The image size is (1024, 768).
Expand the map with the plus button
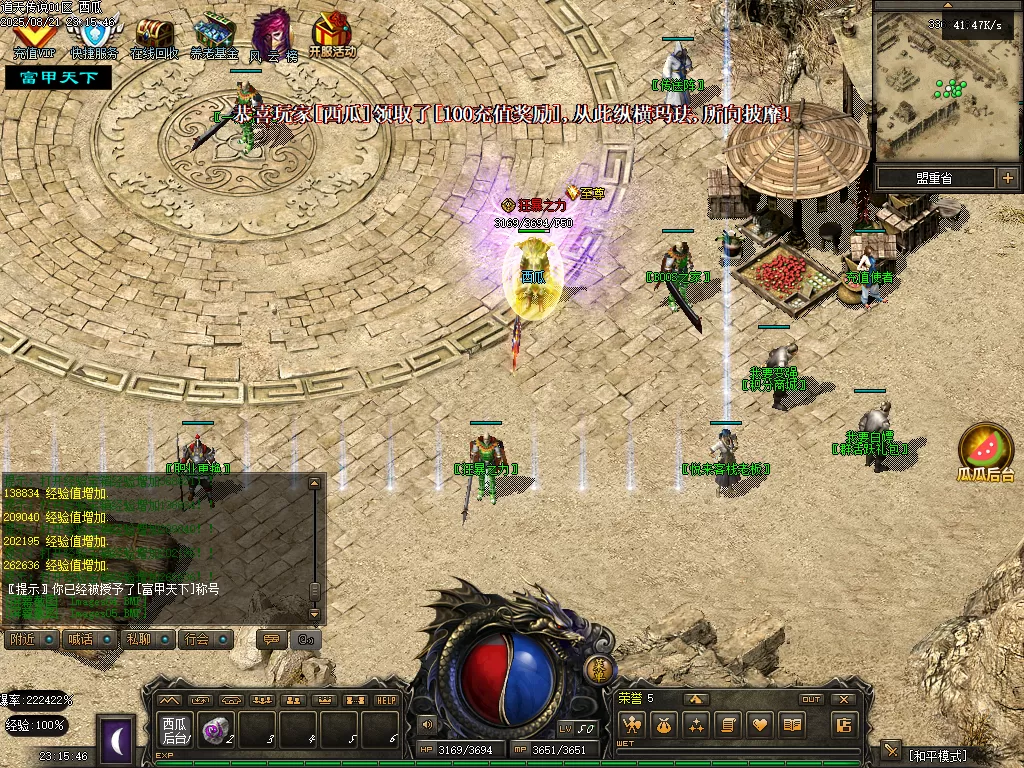(1007, 178)
